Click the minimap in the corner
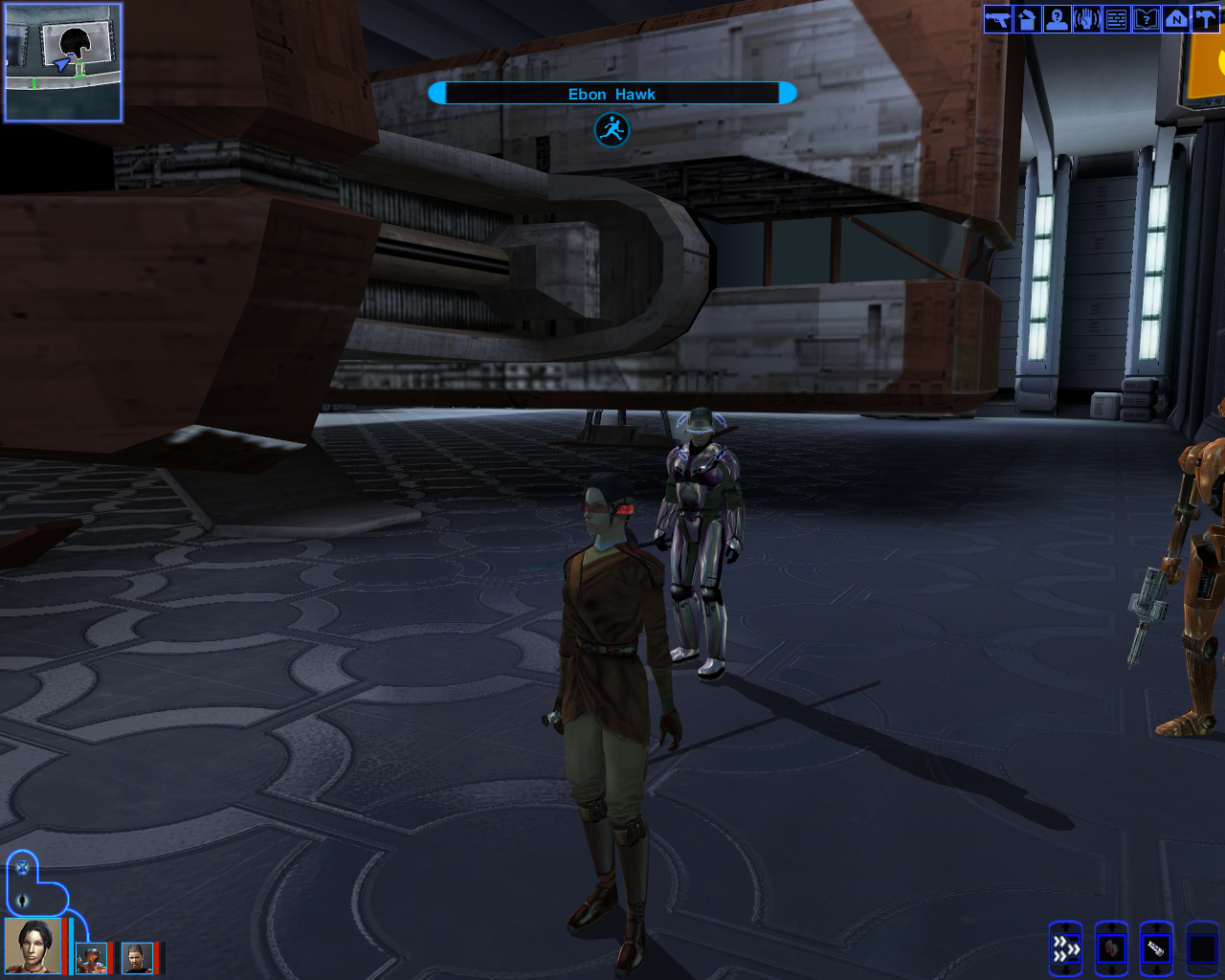The image size is (1225, 980). pyautogui.click(x=61, y=61)
